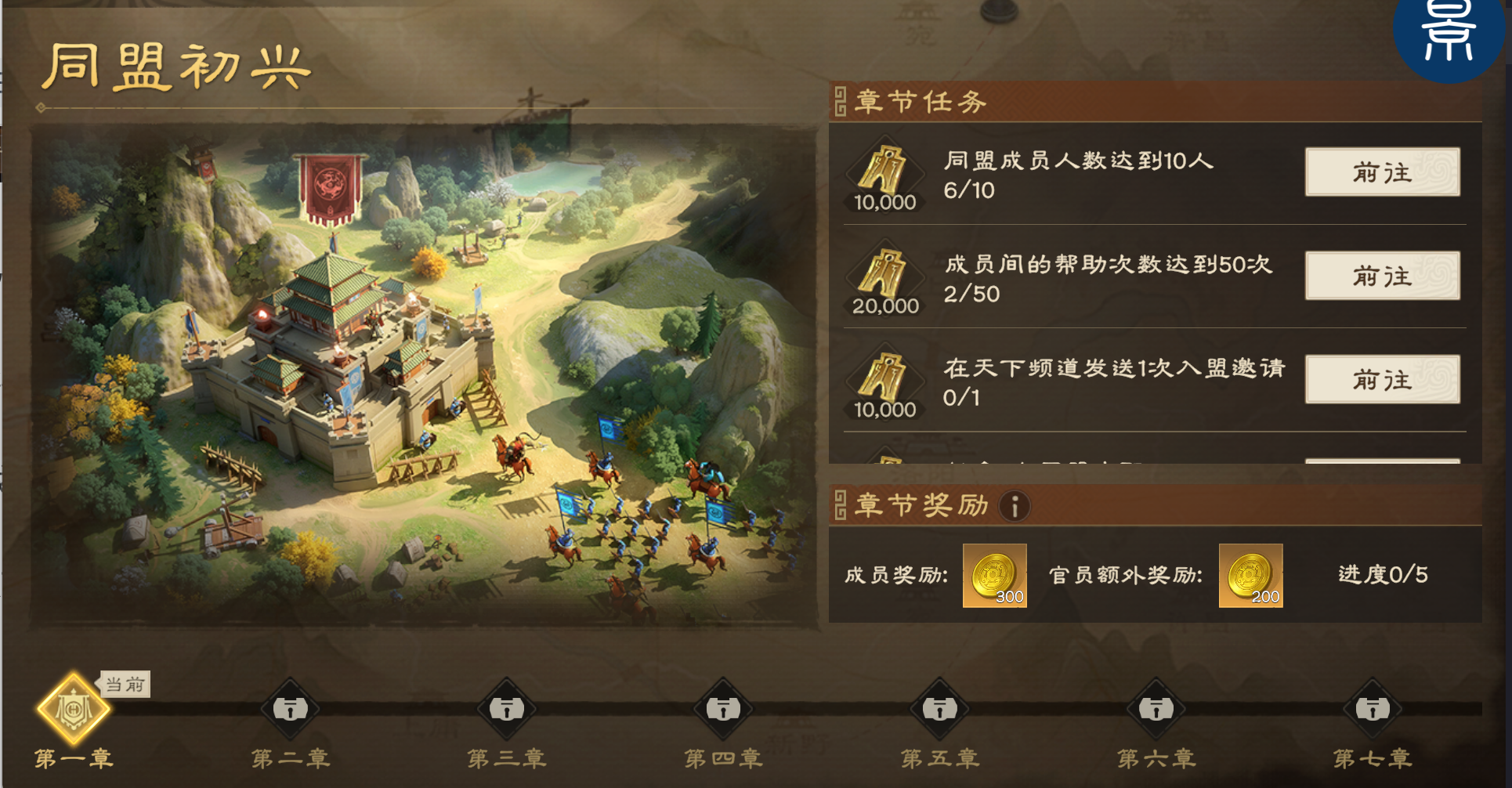Image resolution: width=1512 pixels, height=788 pixels.
Task: Tap the 300-coin member reward thumbnail
Action: click(x=995, y=576)
